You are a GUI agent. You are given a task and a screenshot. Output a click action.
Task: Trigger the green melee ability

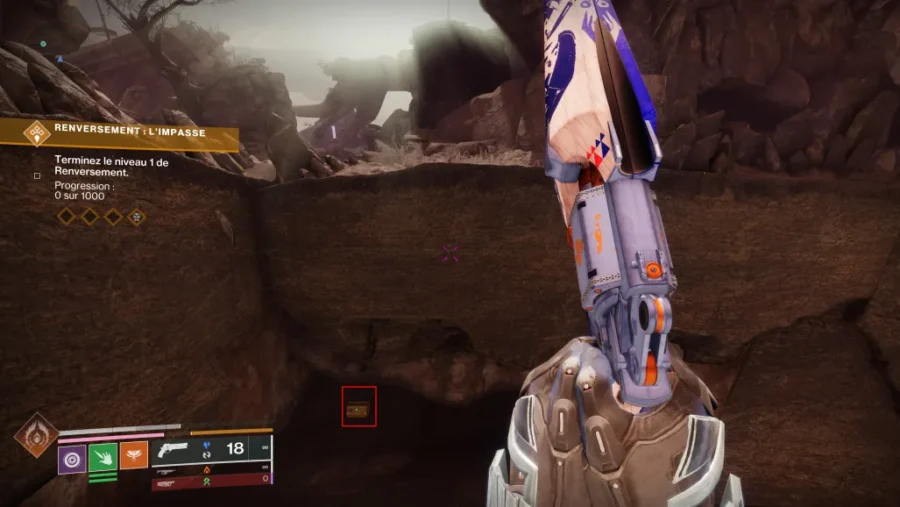(x=103, y=457)
